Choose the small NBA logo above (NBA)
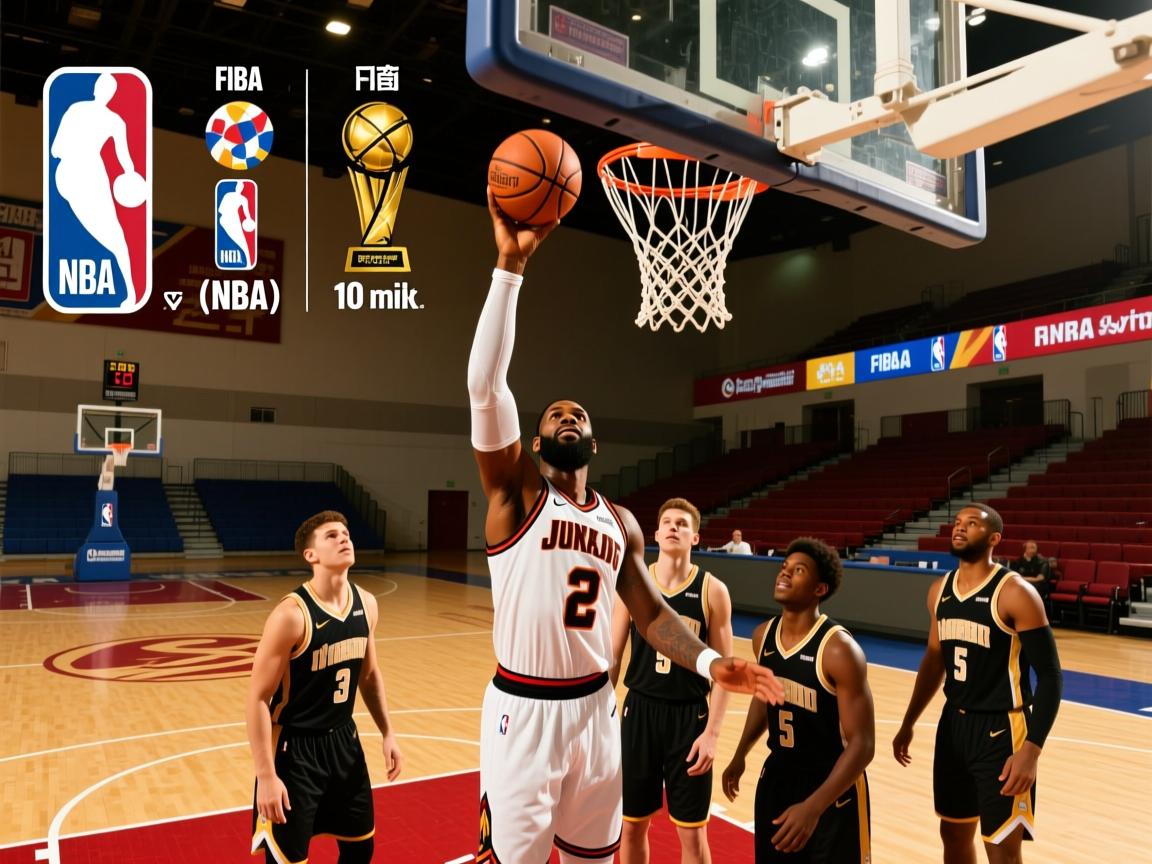Viewport: 1152px width, 864px height. 236,224
